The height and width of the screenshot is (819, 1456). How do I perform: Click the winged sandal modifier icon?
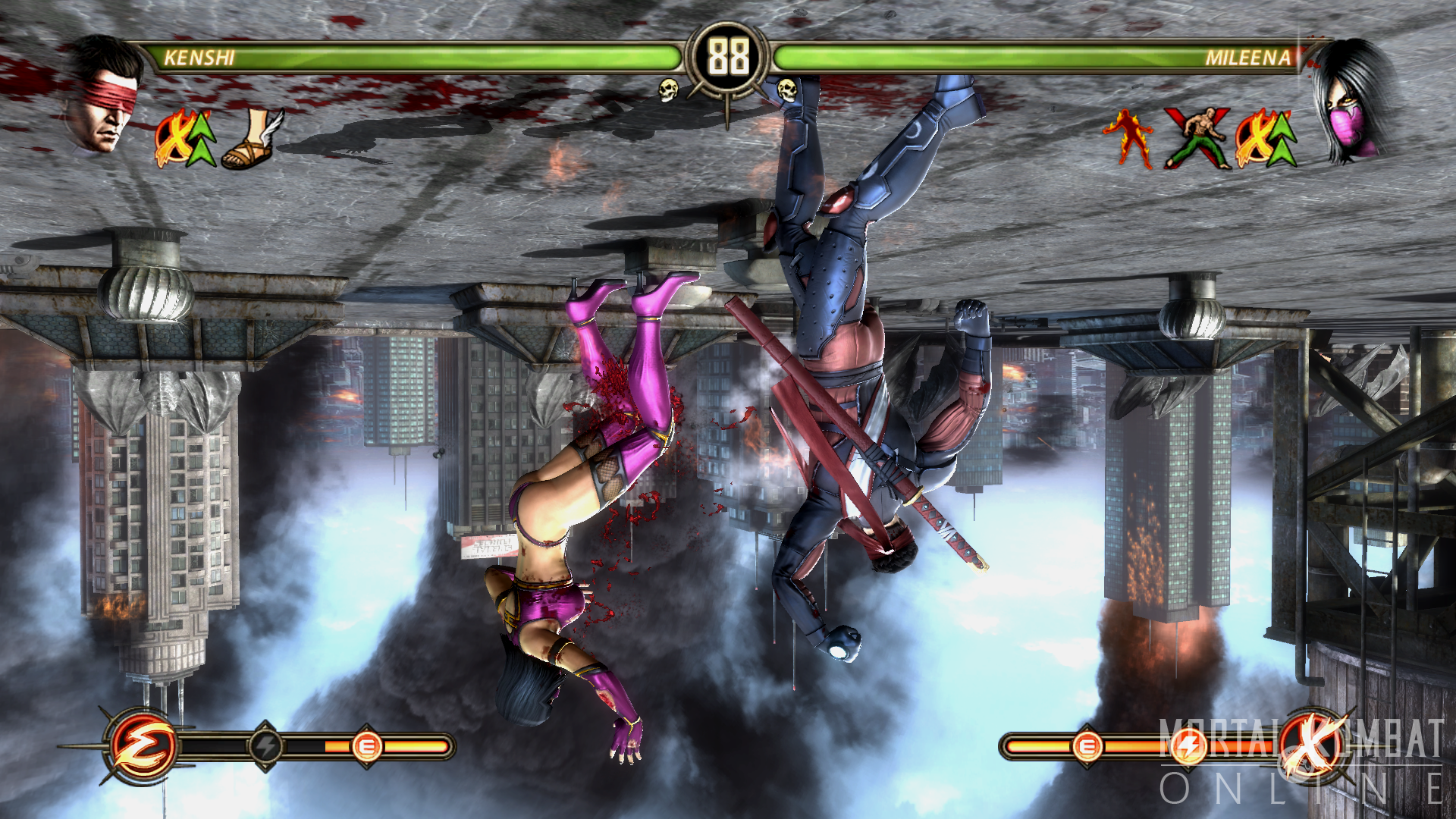pos(253,140)
